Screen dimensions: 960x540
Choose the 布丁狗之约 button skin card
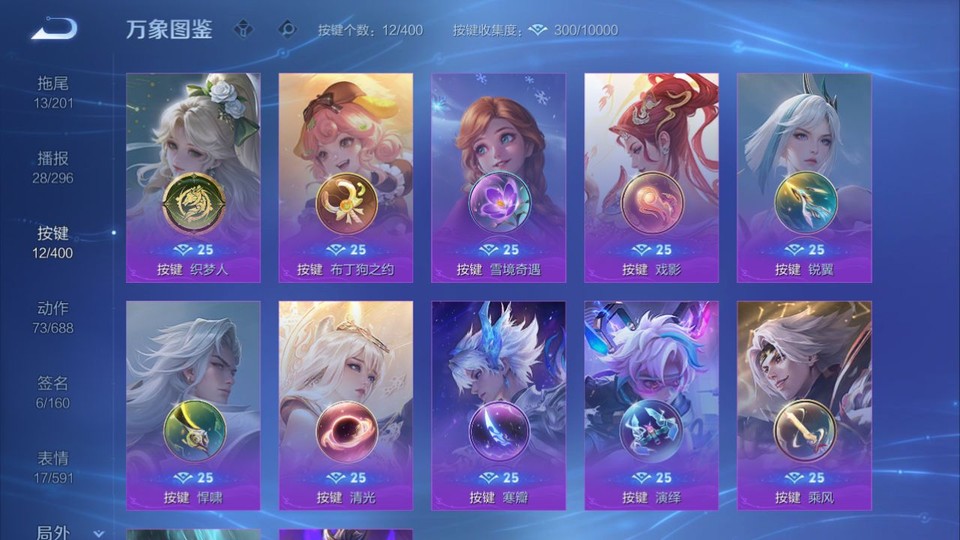pyautogui.click(x=346, y=178)
